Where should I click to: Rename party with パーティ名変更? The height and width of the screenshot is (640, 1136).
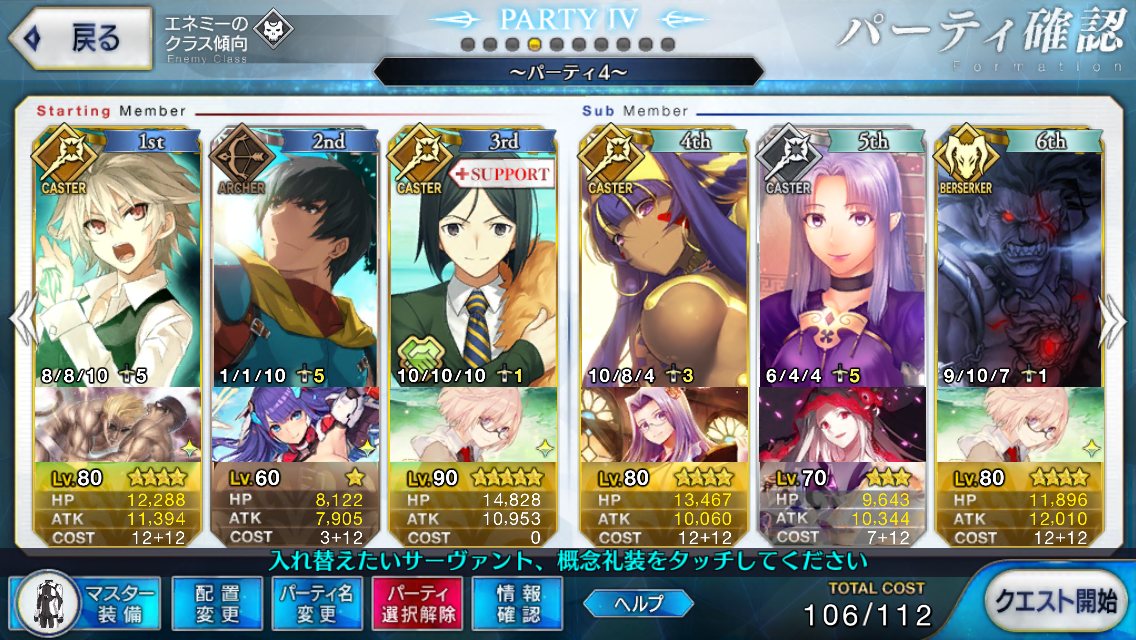[x=316, y=603]
